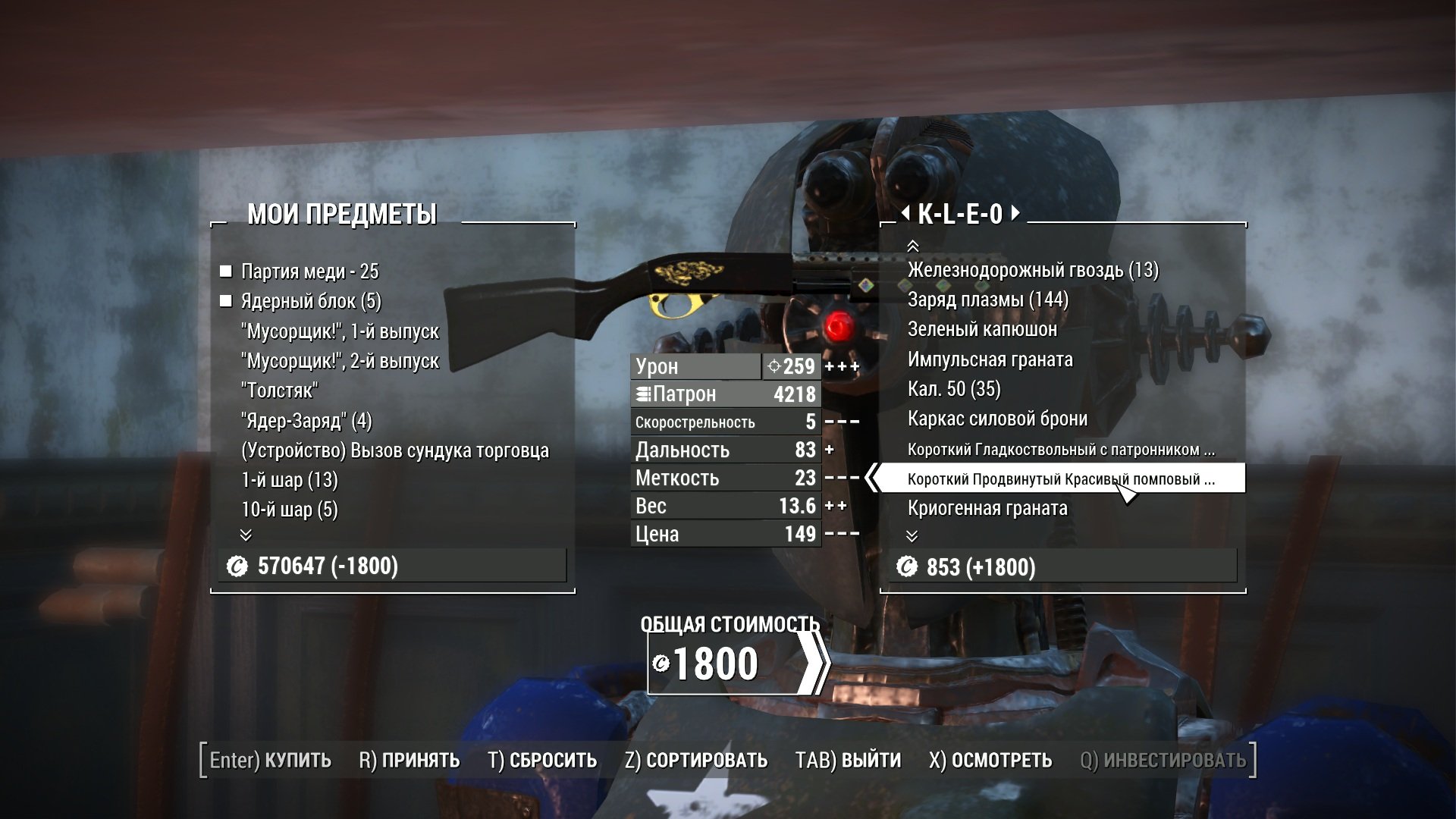This screenshot has height=819, width=1456.
Task: Choose Заряд плазмы (144) in vendor list
Action: [x=987, y=300]
